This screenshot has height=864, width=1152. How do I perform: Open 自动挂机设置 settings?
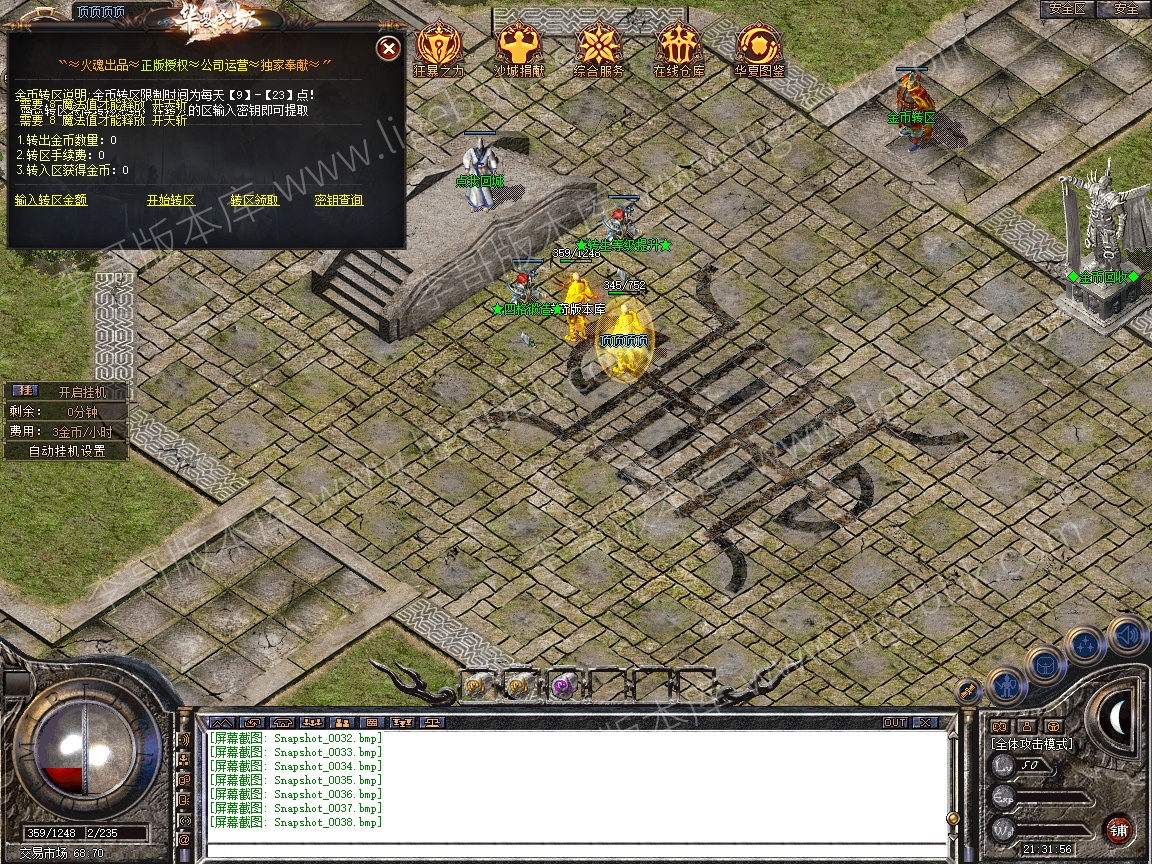tap(67, 451)
